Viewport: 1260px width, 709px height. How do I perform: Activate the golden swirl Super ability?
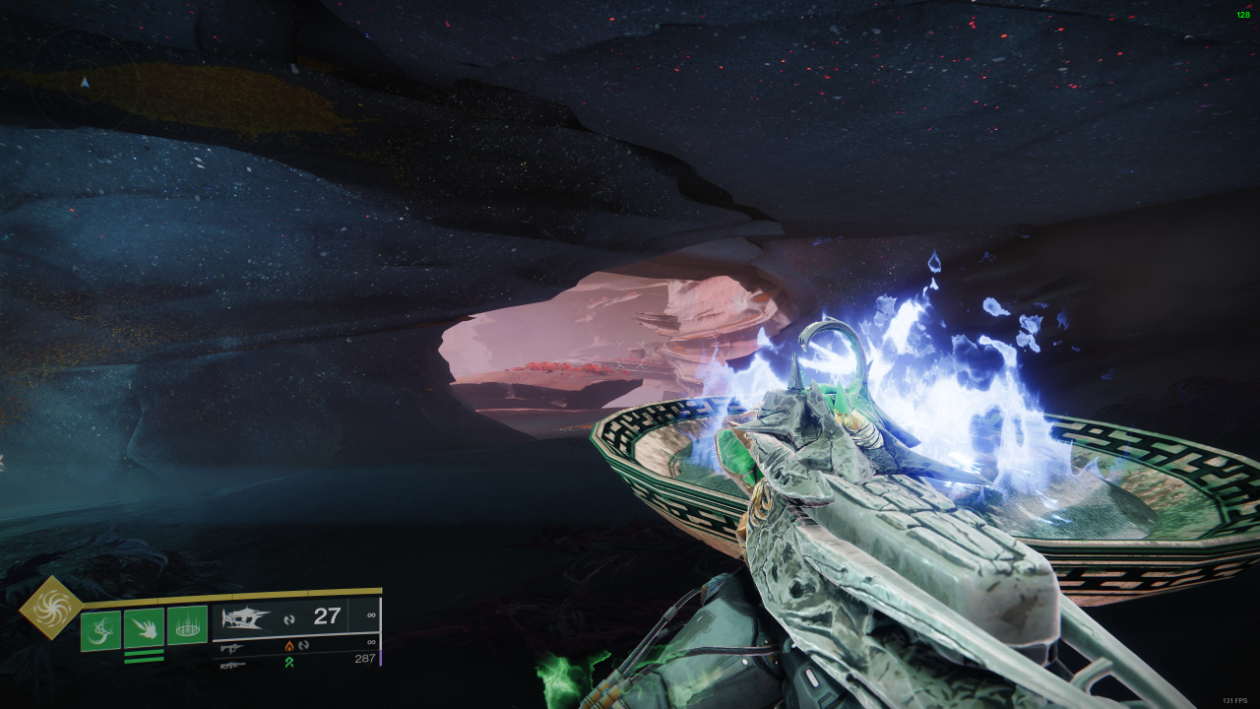point(51,607)
